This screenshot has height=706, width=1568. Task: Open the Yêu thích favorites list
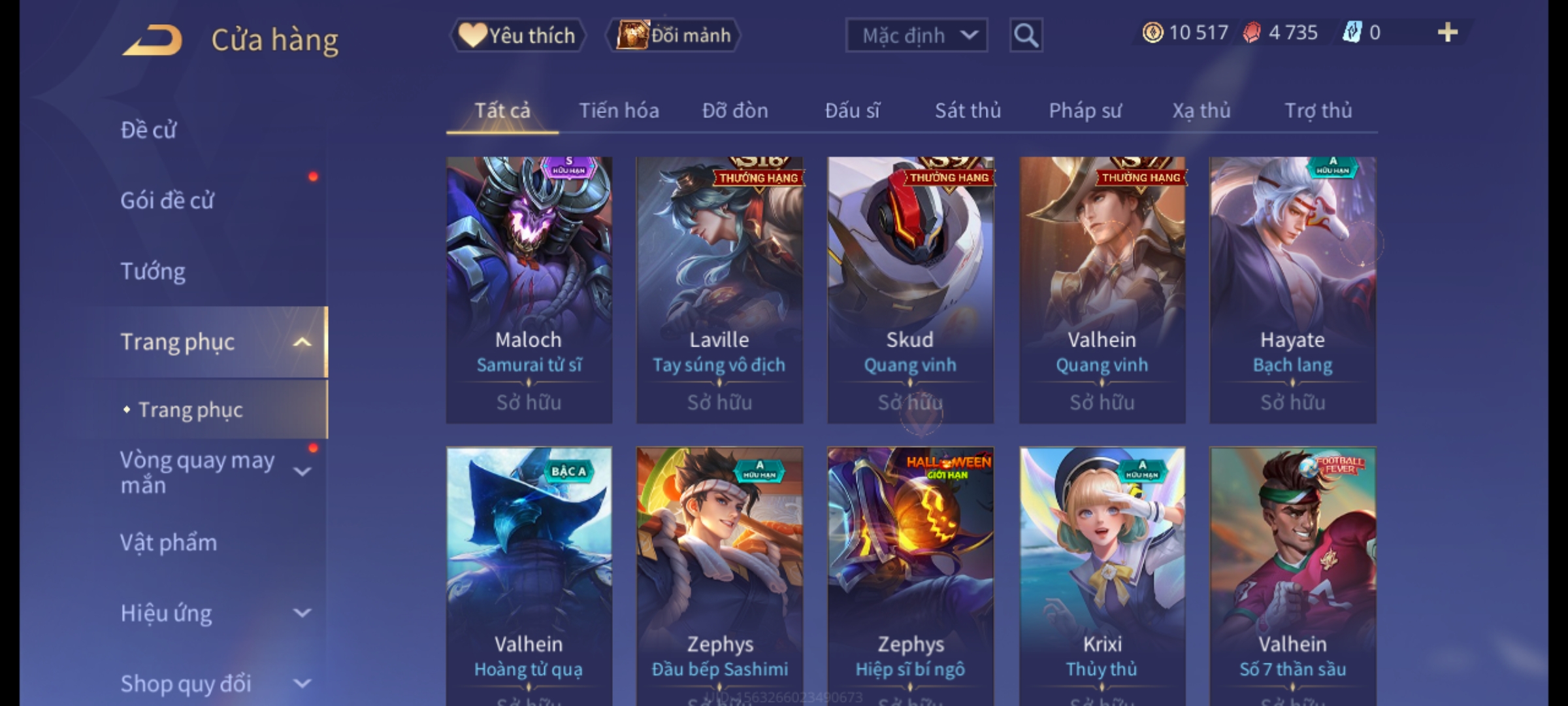[x=517, y=35]
